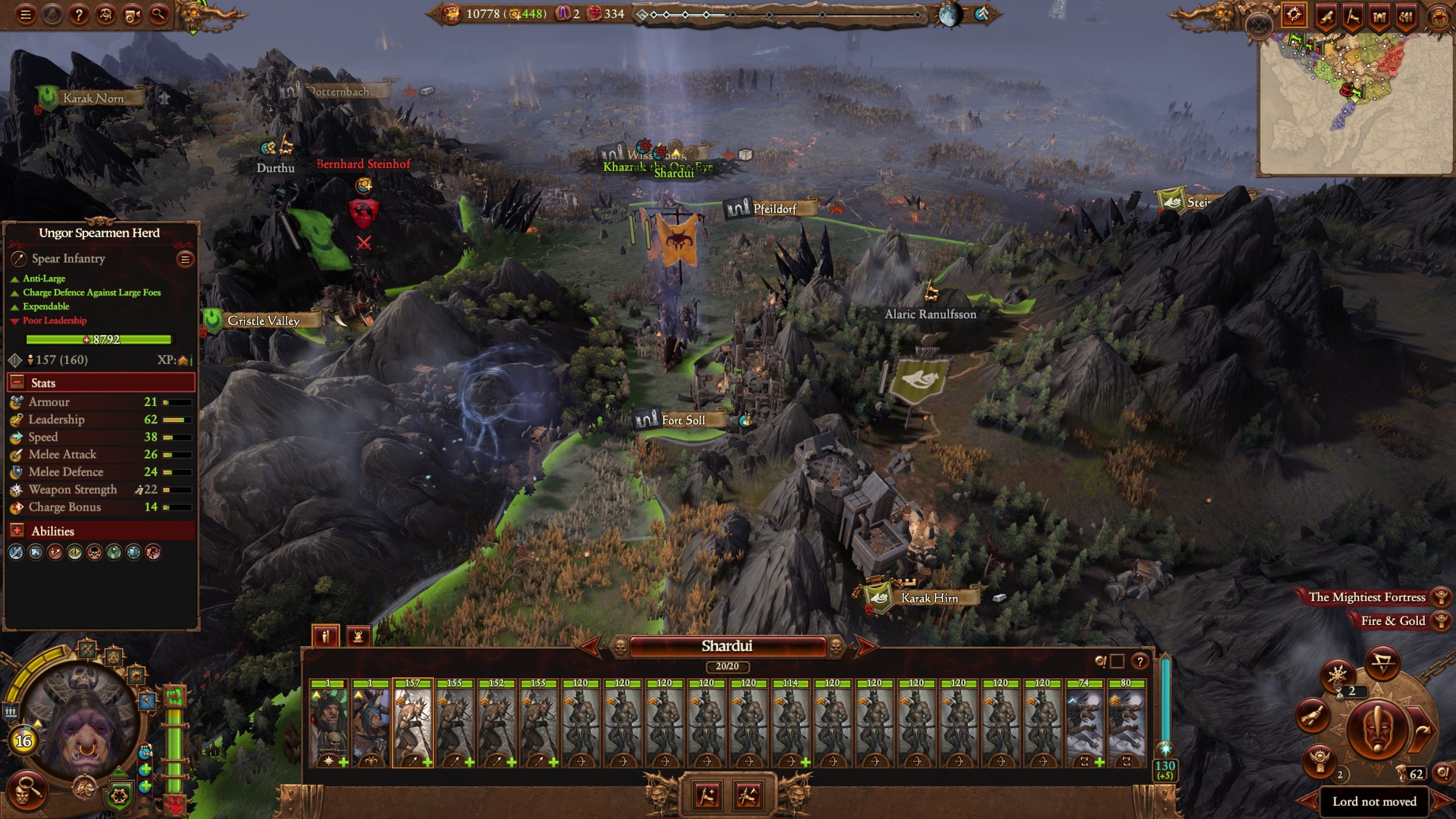This screenshot has height=819, width=1456.
Task: Open The Mightiest Fortress objective
Action: coord(1365,597)
